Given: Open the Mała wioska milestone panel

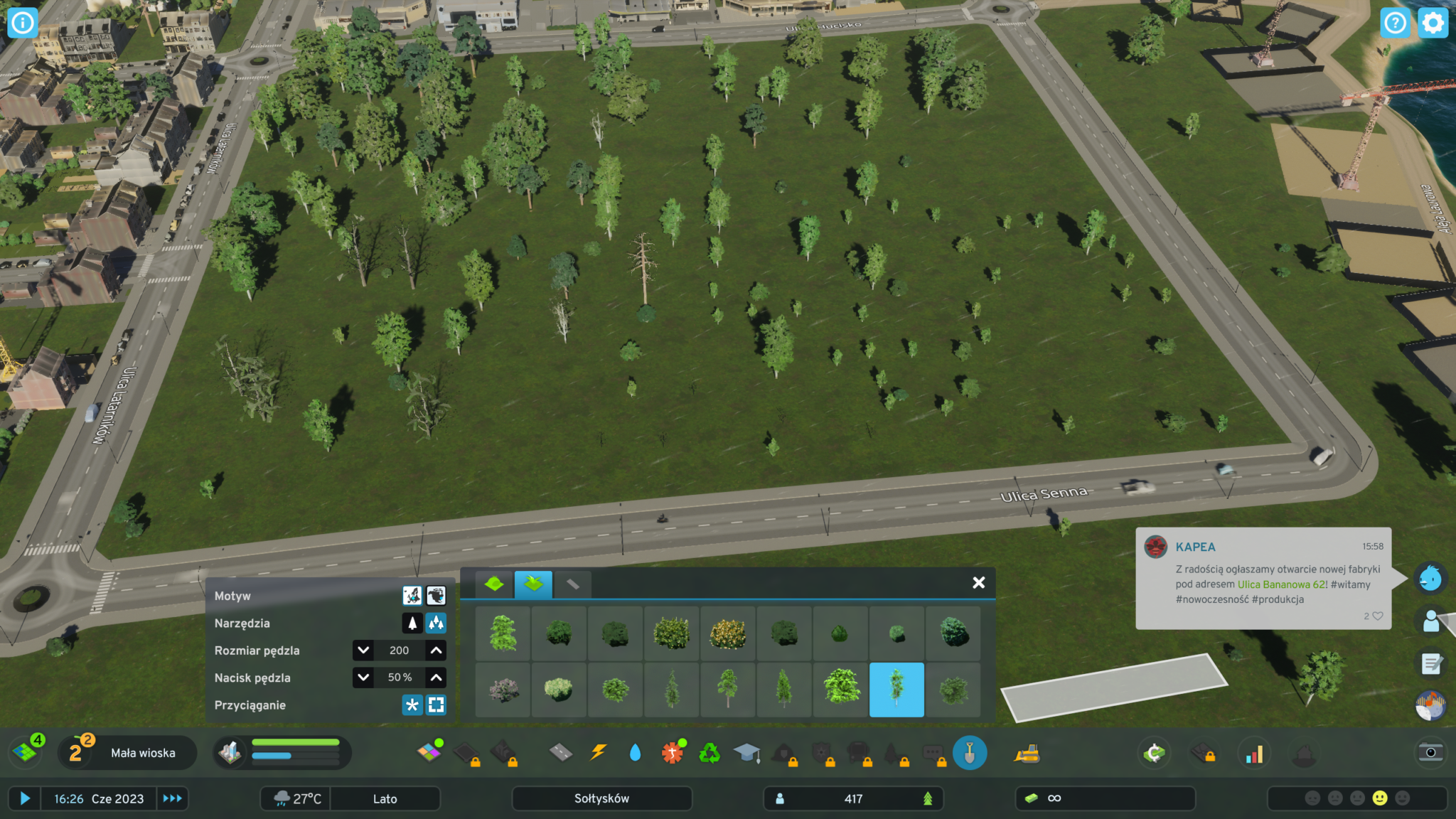Looking at the screenshot, I should click(x=143, y=753).
